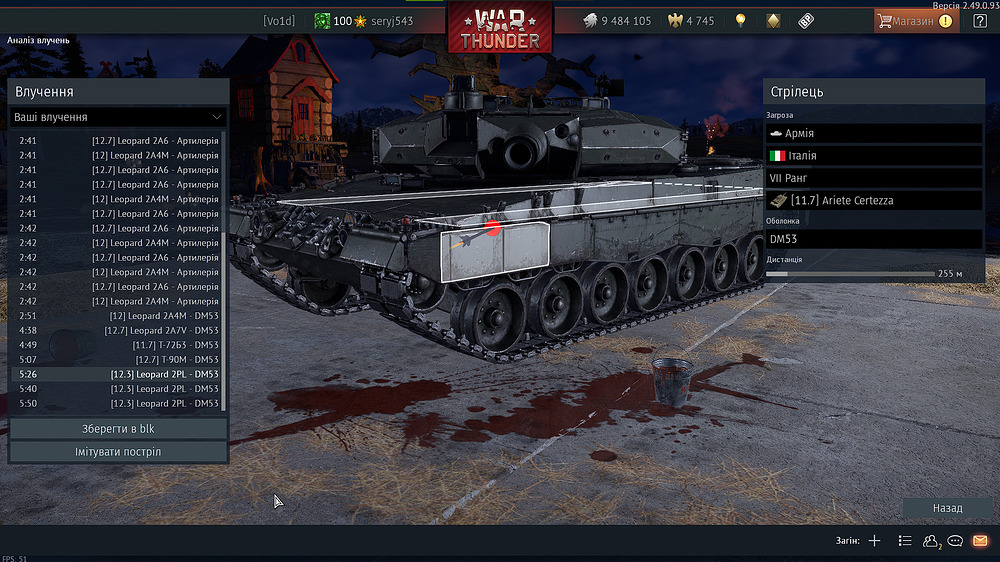The height and width of the screenshot is (562, 1000).
Task: Open the 'Ваші влучення' dropdown
Action: click(118, 117)
